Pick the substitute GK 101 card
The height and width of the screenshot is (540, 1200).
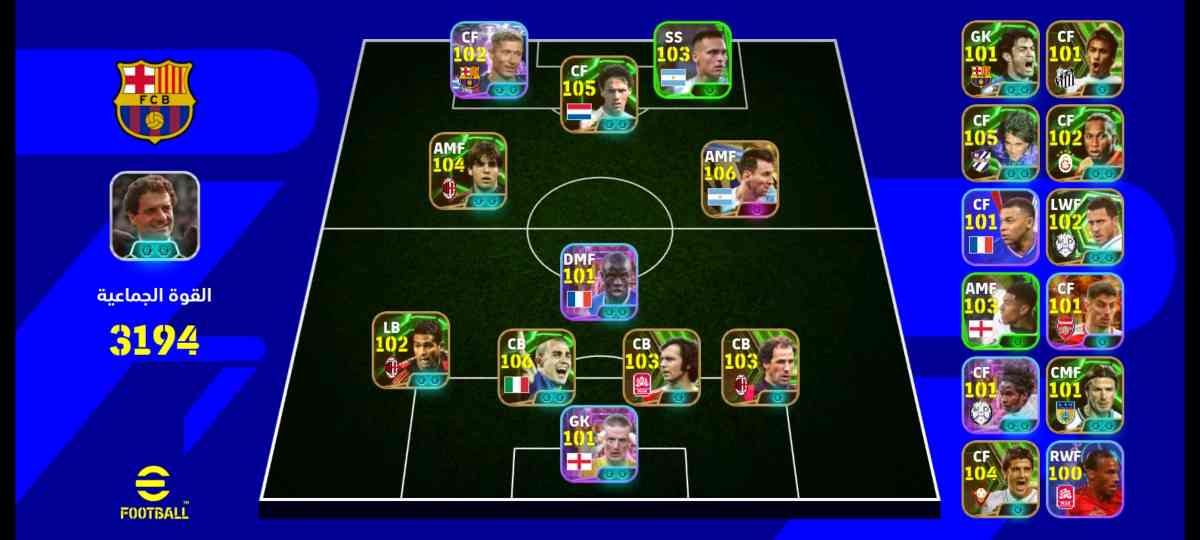pyautogui.click(x=1001, y=59)
